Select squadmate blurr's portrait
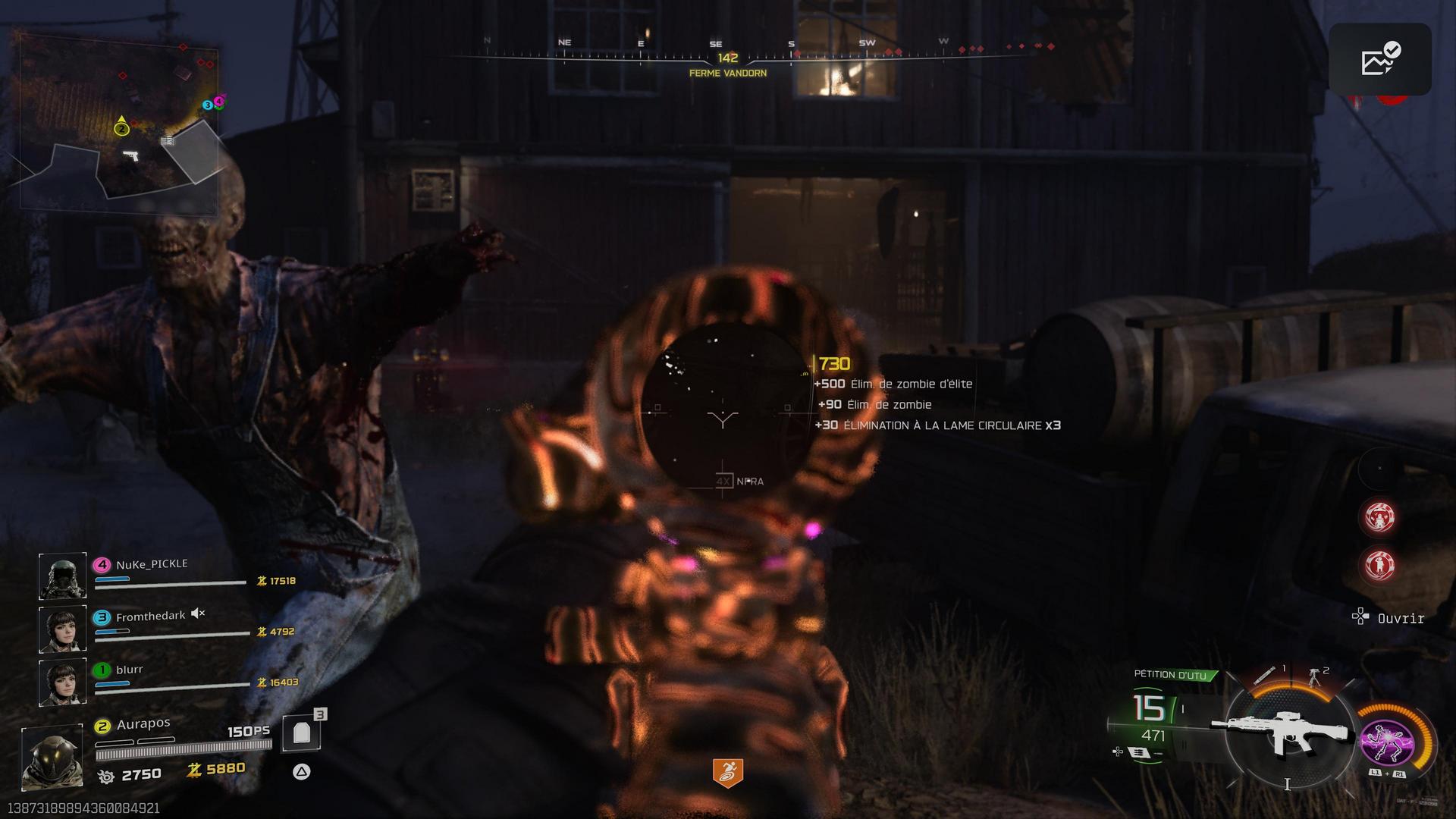The height and width of the screenshot is (819, 1456). coord(62,682)
